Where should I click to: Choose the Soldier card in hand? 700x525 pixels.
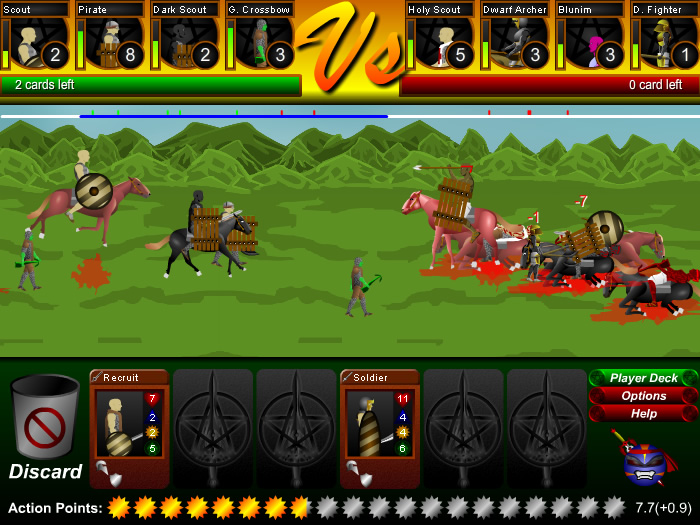[x=379, y=428]
